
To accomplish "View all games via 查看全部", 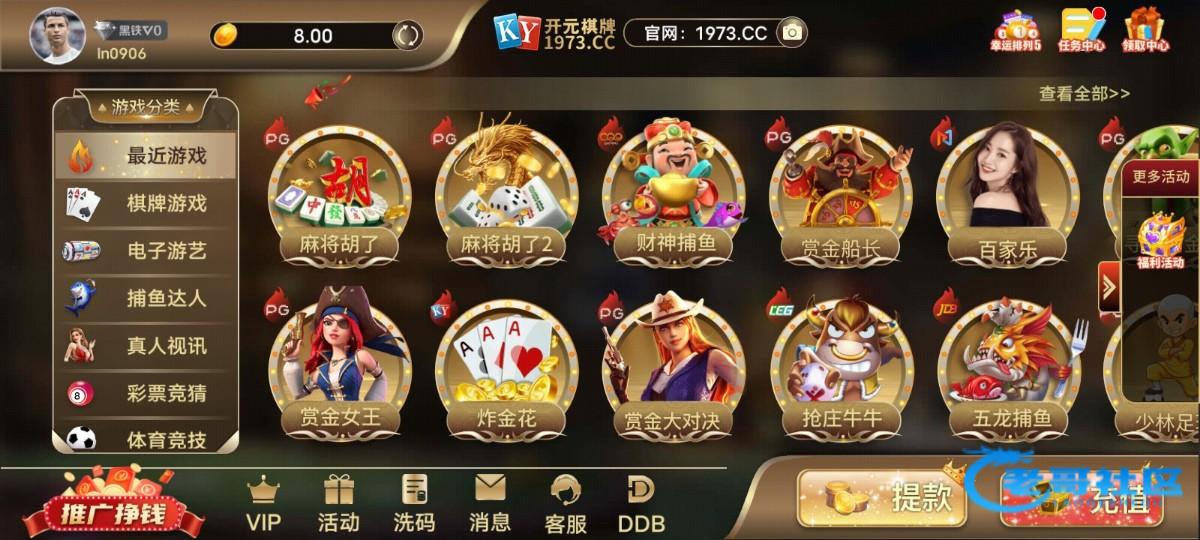I will pyautogui.click(x=1084, y=94).
